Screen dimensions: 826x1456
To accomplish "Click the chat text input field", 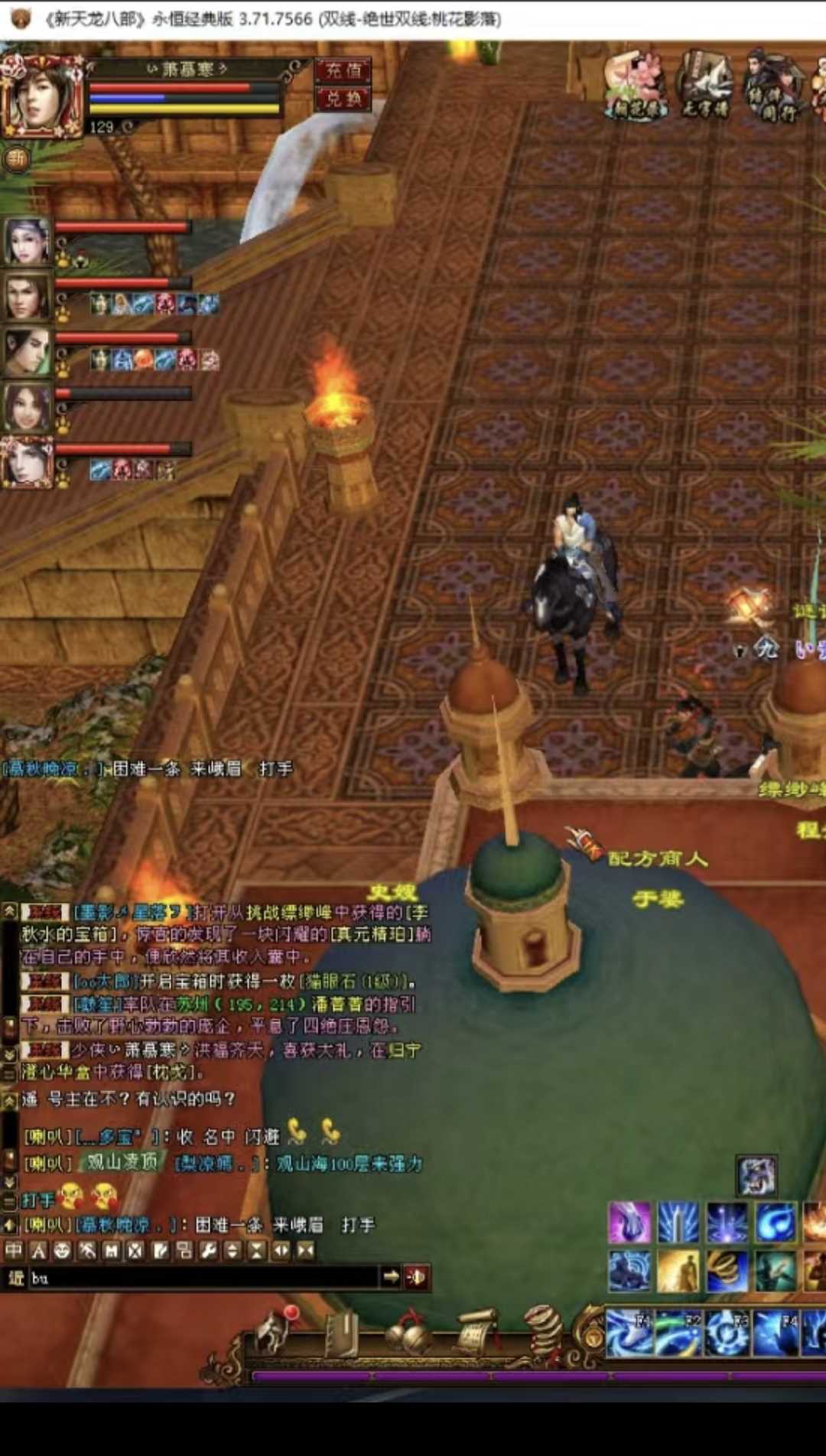I will [x=203, y=1277].
